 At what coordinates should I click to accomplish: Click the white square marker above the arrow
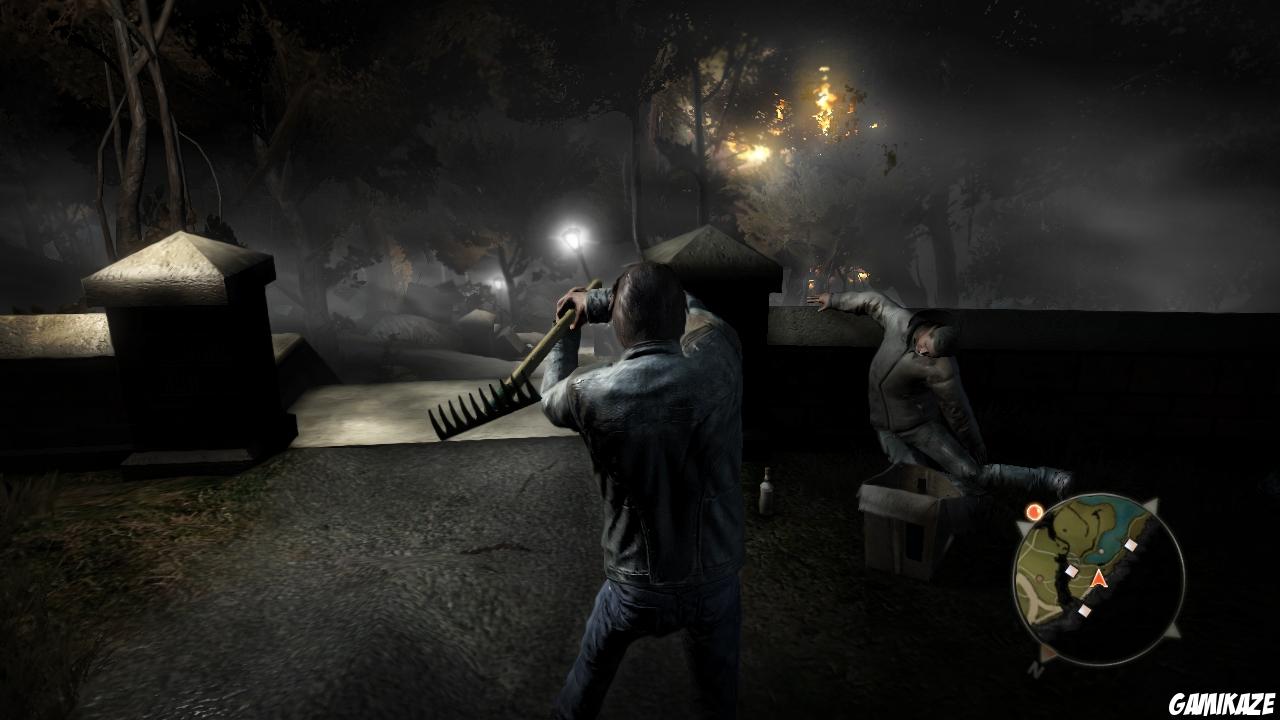coord(1130,544)
